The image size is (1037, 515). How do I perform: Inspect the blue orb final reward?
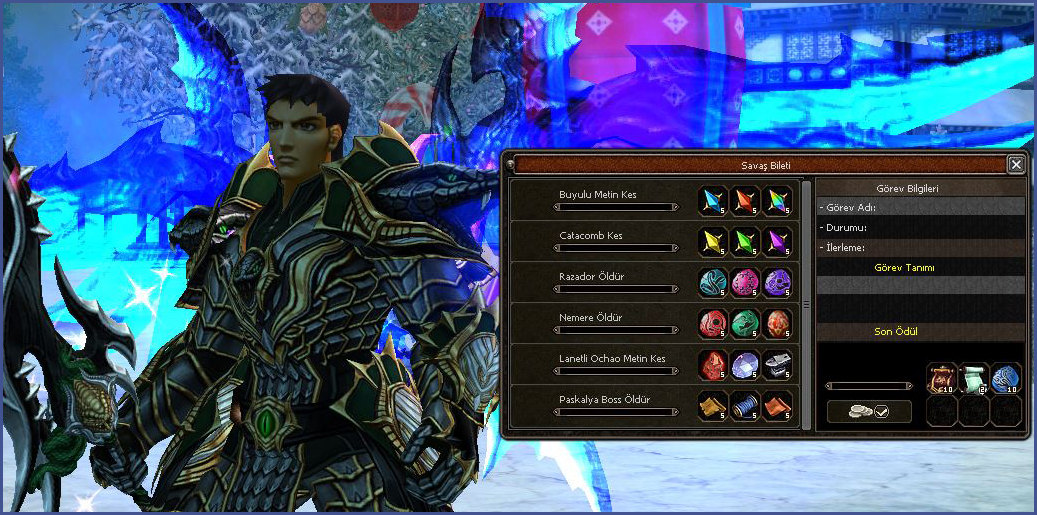[x=1006, y=378]
